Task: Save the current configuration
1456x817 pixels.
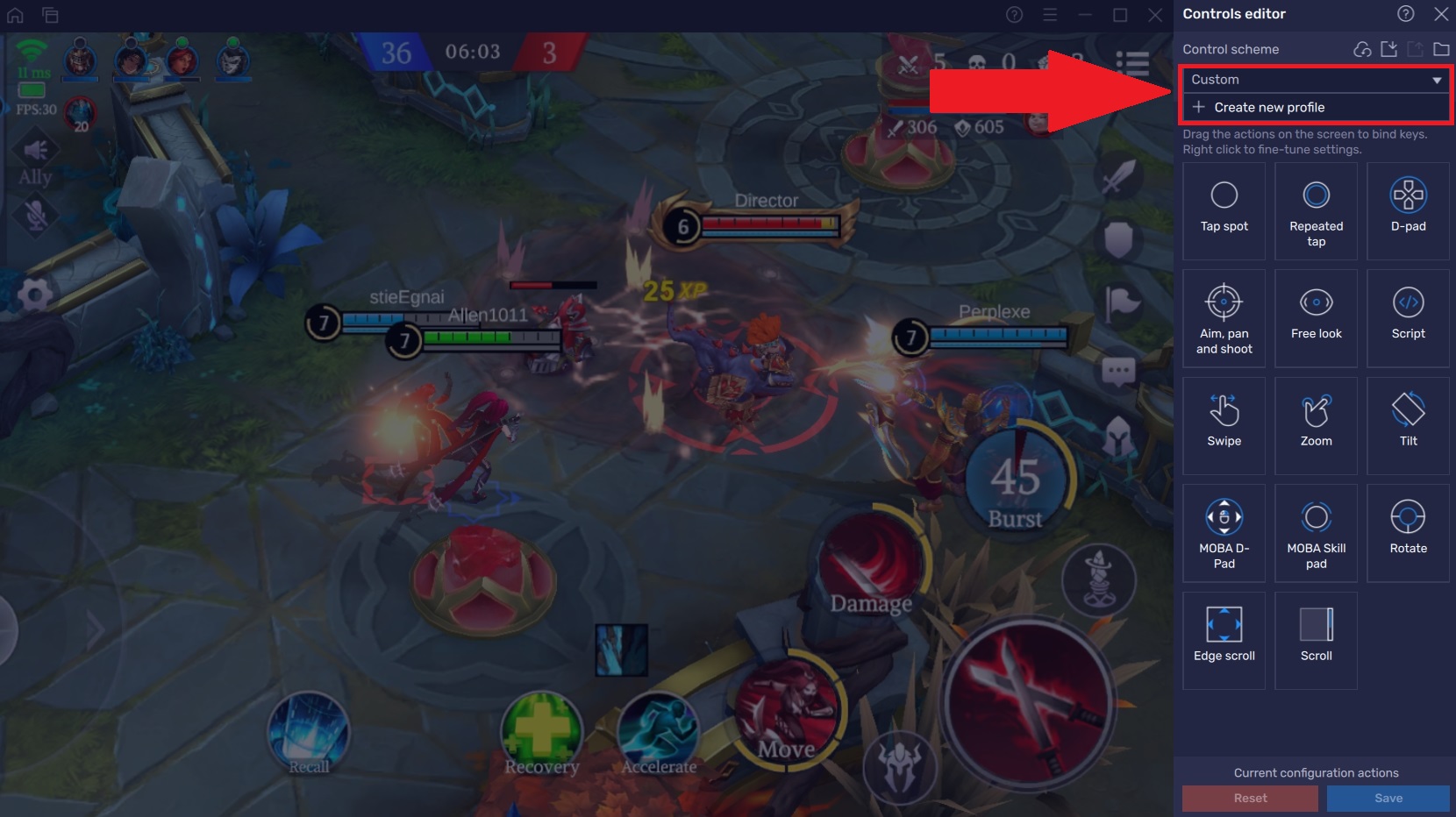Action: pos(1388,798)
